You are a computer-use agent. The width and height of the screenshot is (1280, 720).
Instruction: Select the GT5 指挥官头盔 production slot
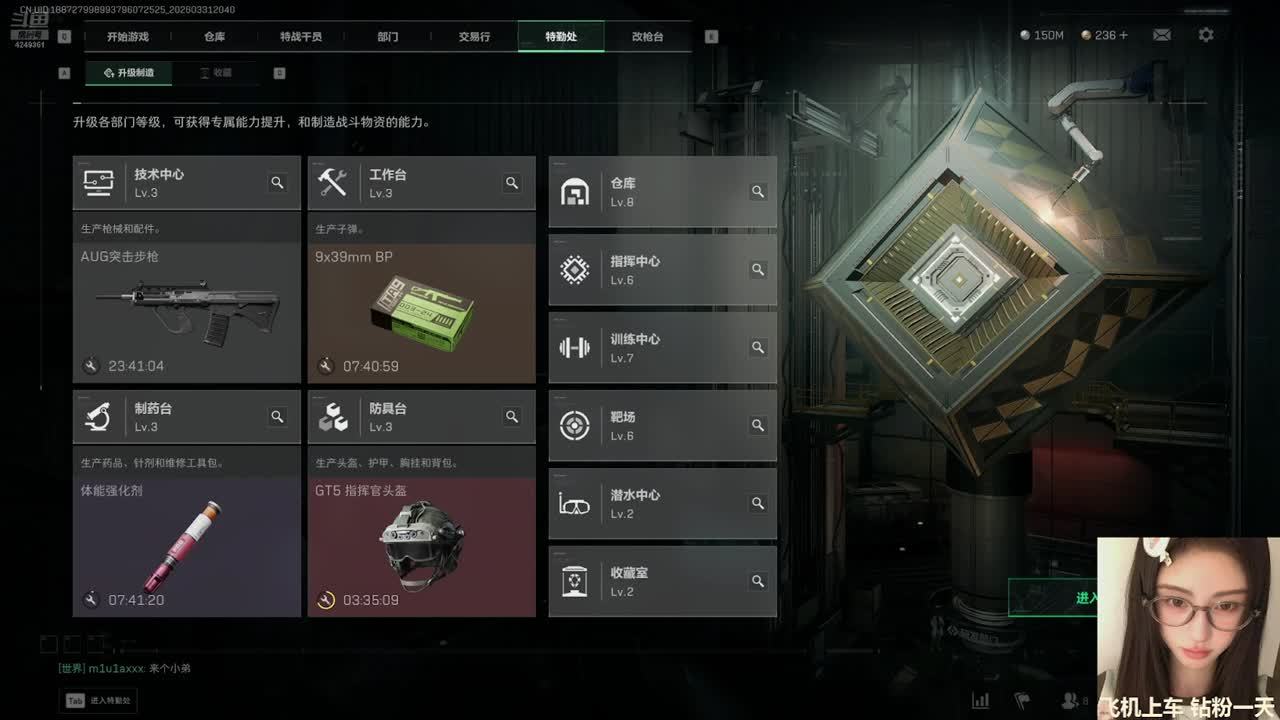[421, 545]
